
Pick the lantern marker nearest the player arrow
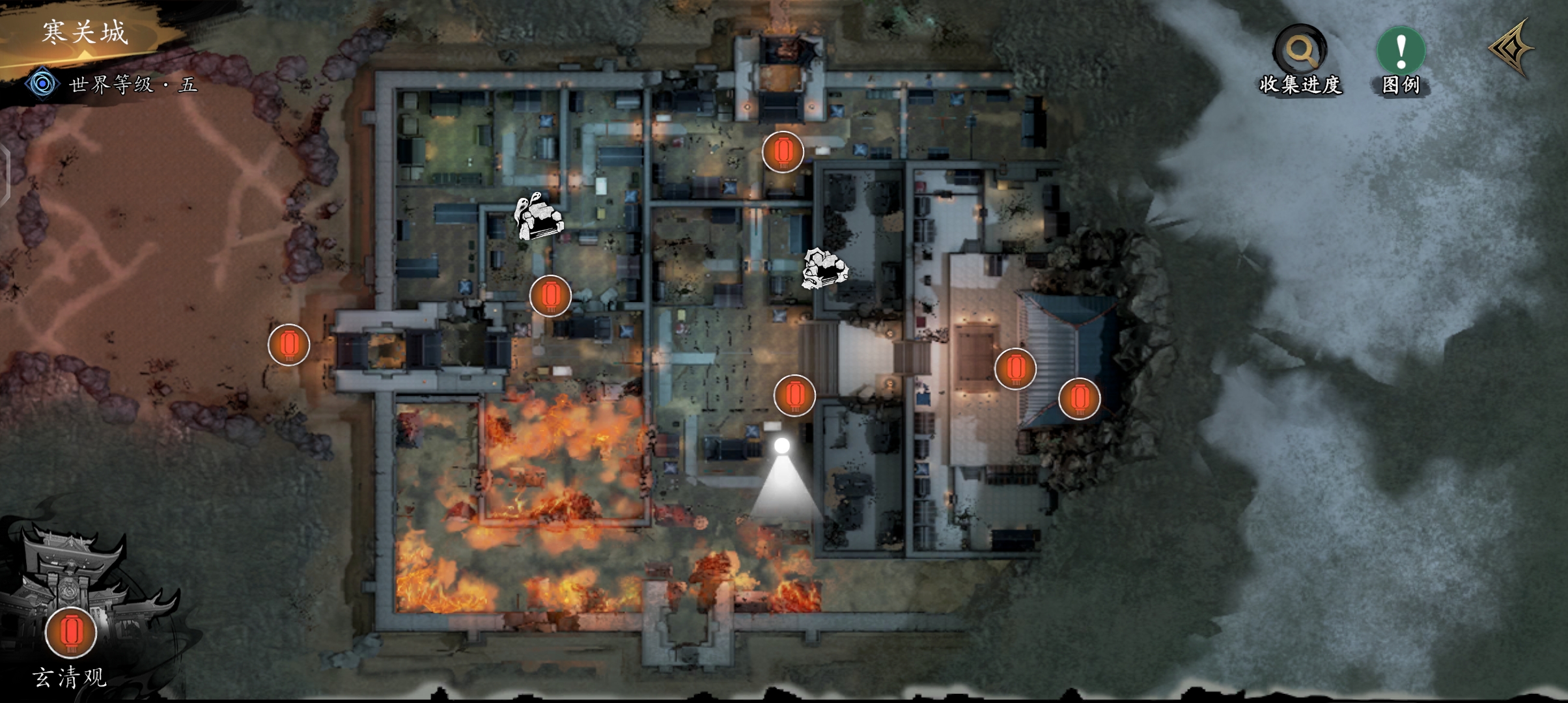pyautogui.click(x=794, y=394)
